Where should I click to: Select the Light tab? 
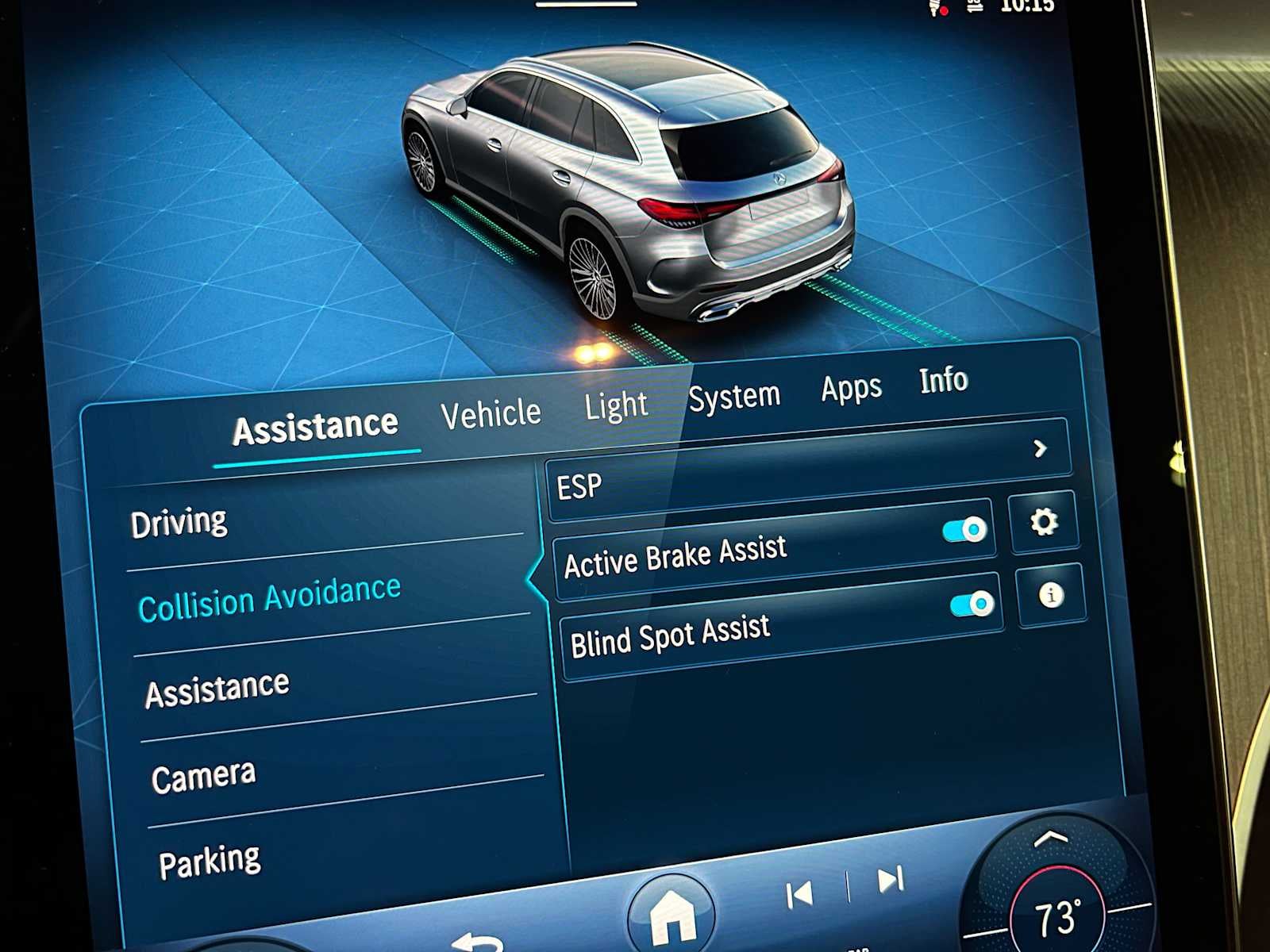(617, 405)
